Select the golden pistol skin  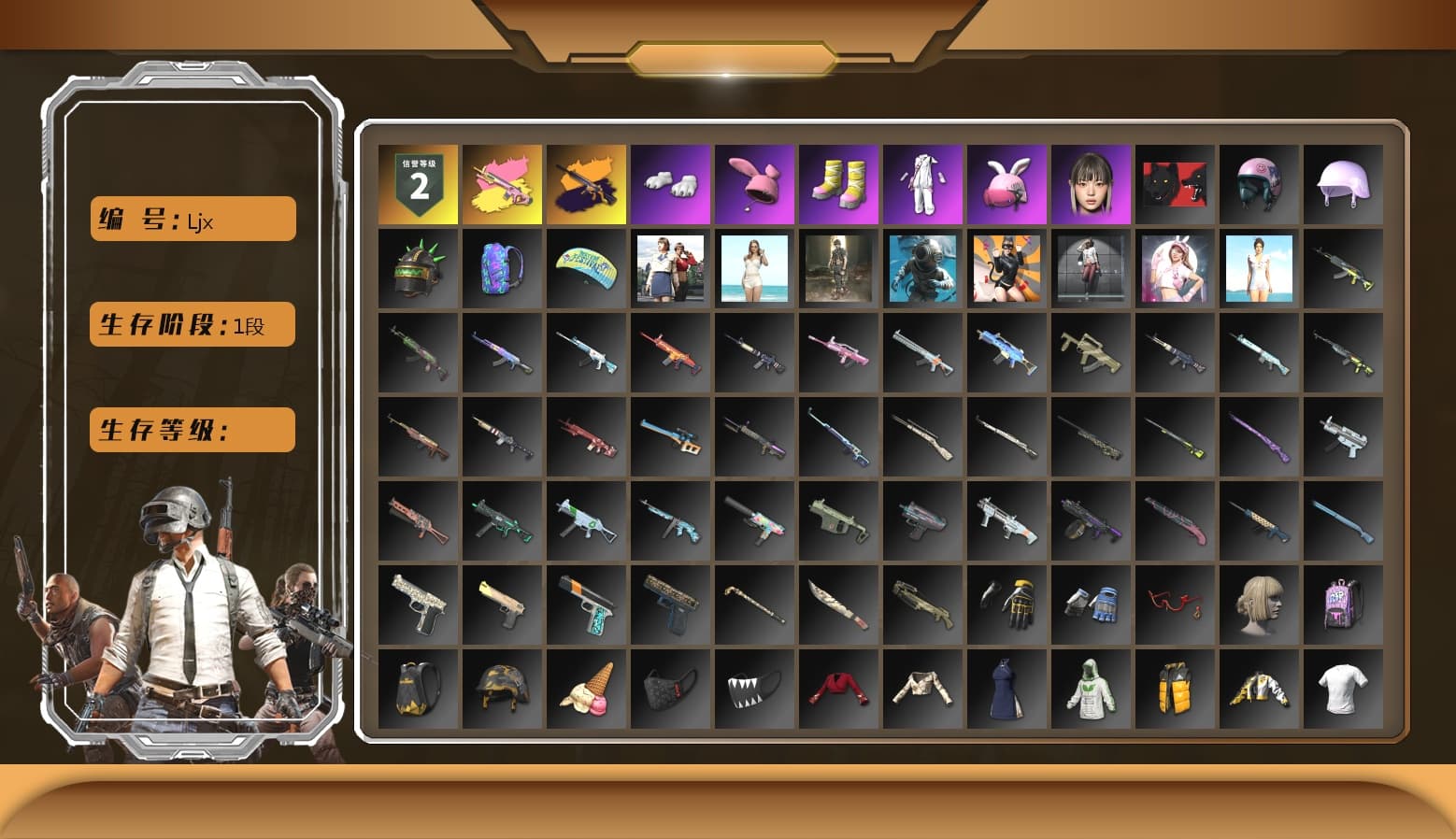(x=502, y=605)
